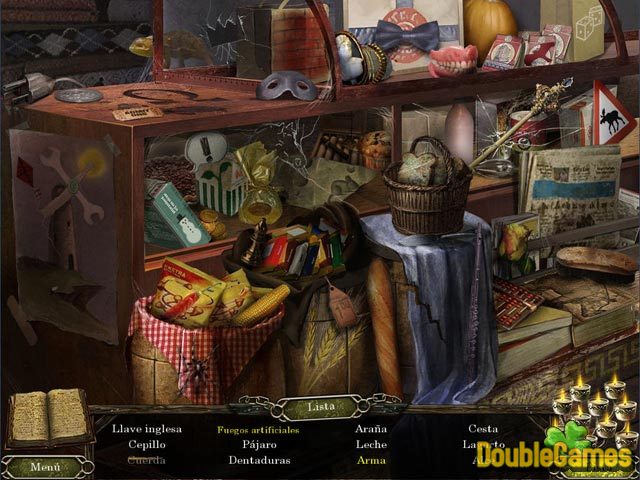Select 'Fuegos artificiales' in the item list
640x480 pixels.
tap(257, 429)
